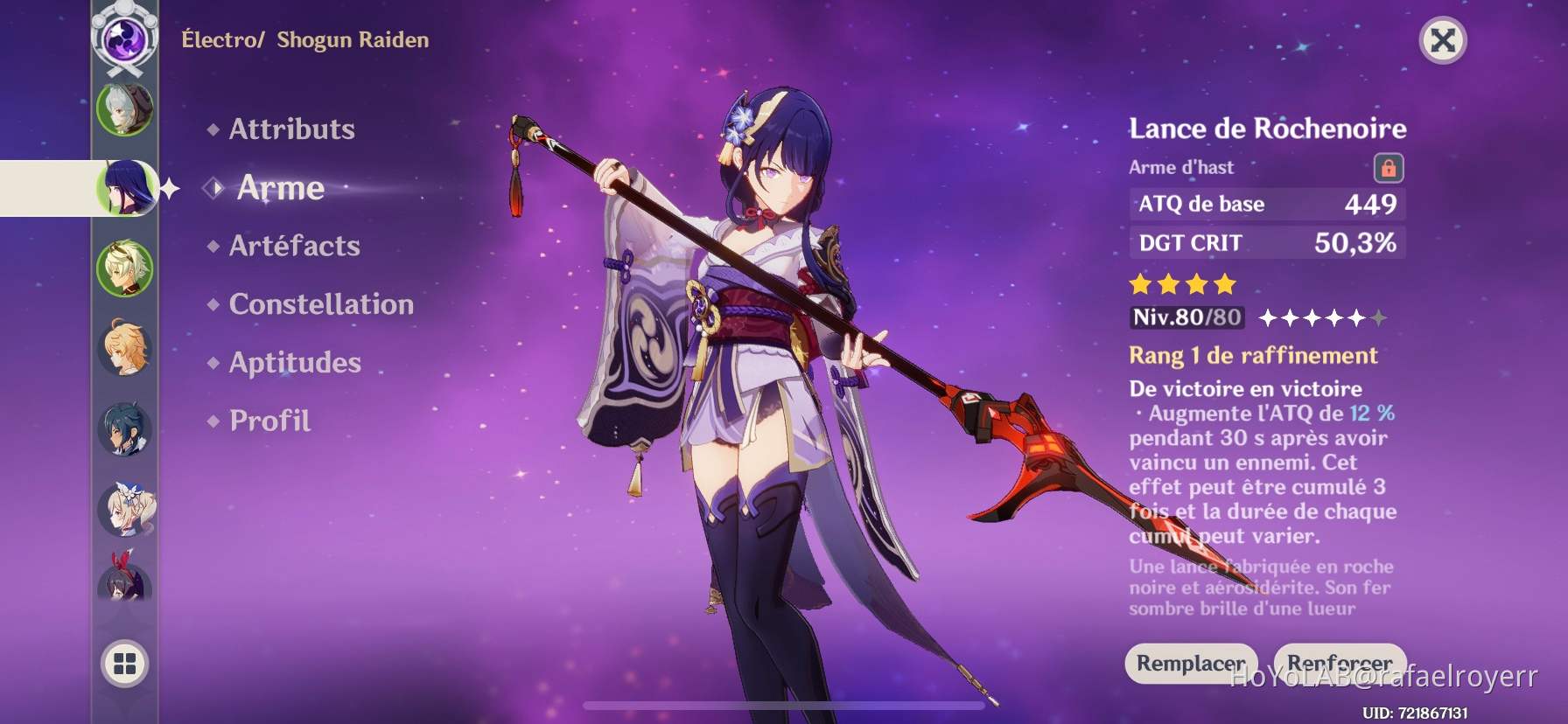Select the Électro element icon at top
This screenshot has height=724, width=1568.
(122, 35)
